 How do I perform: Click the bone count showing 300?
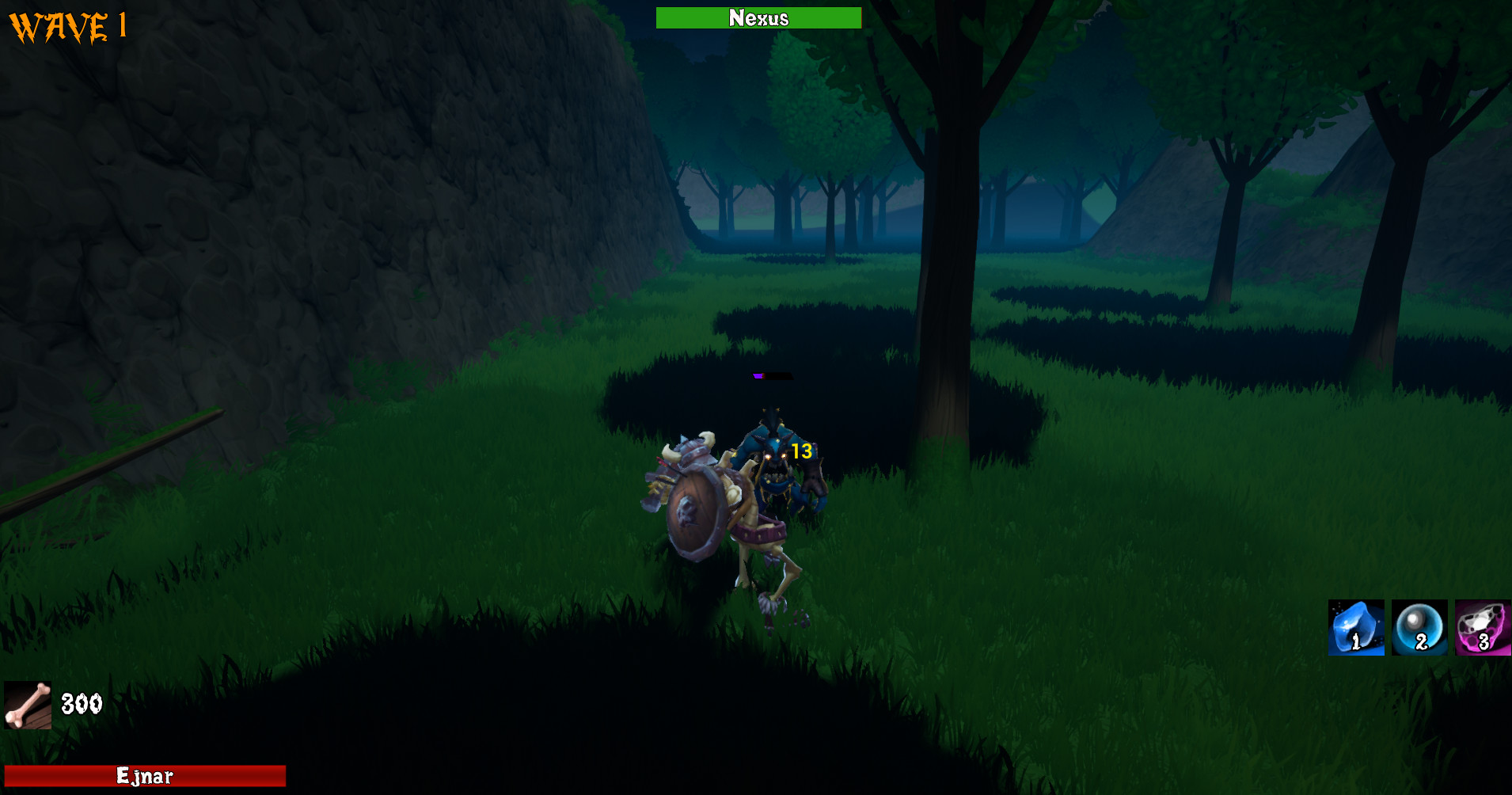click(x=82, y=702)
